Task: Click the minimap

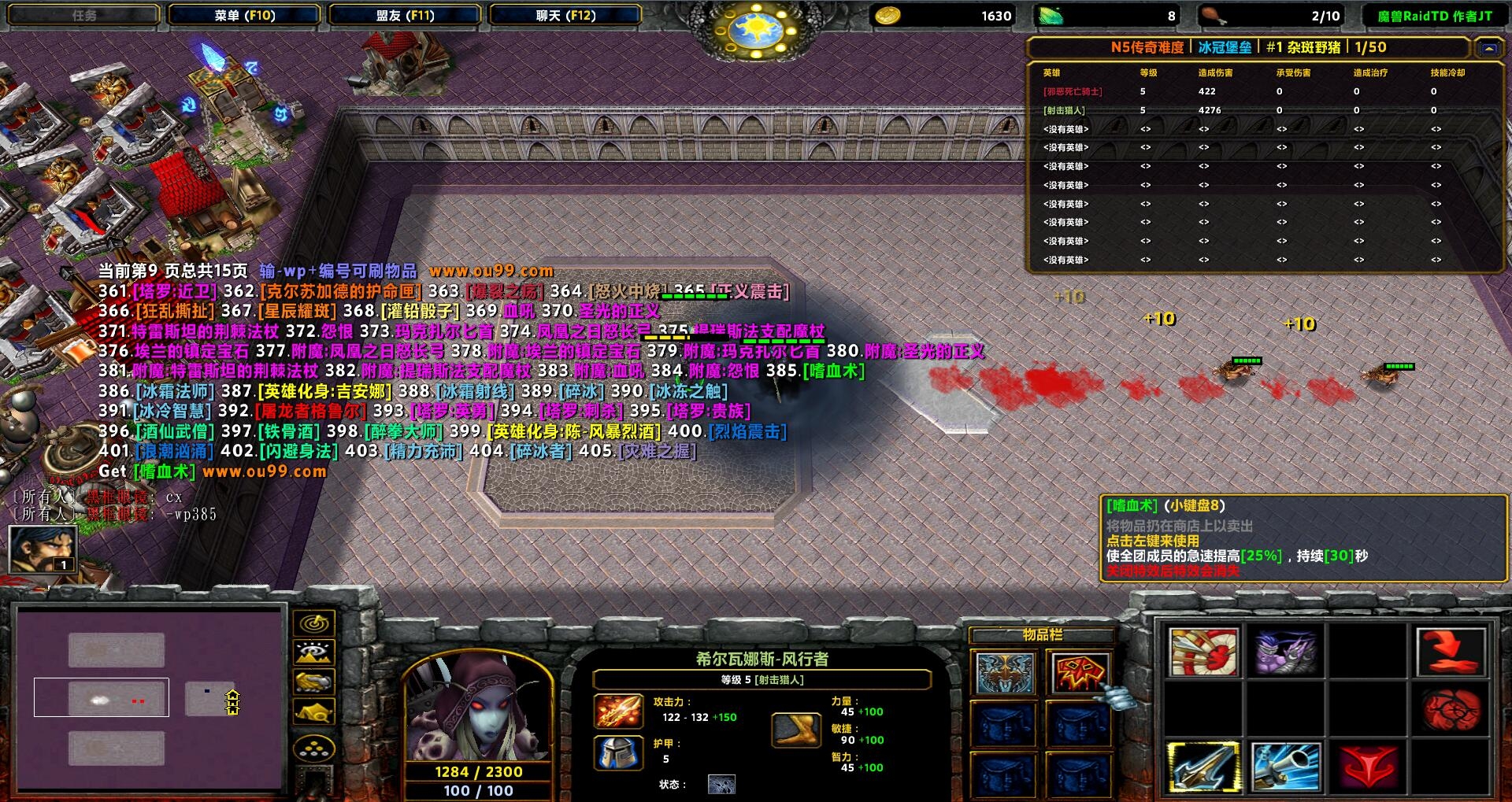Action: [x=150, y=698]
